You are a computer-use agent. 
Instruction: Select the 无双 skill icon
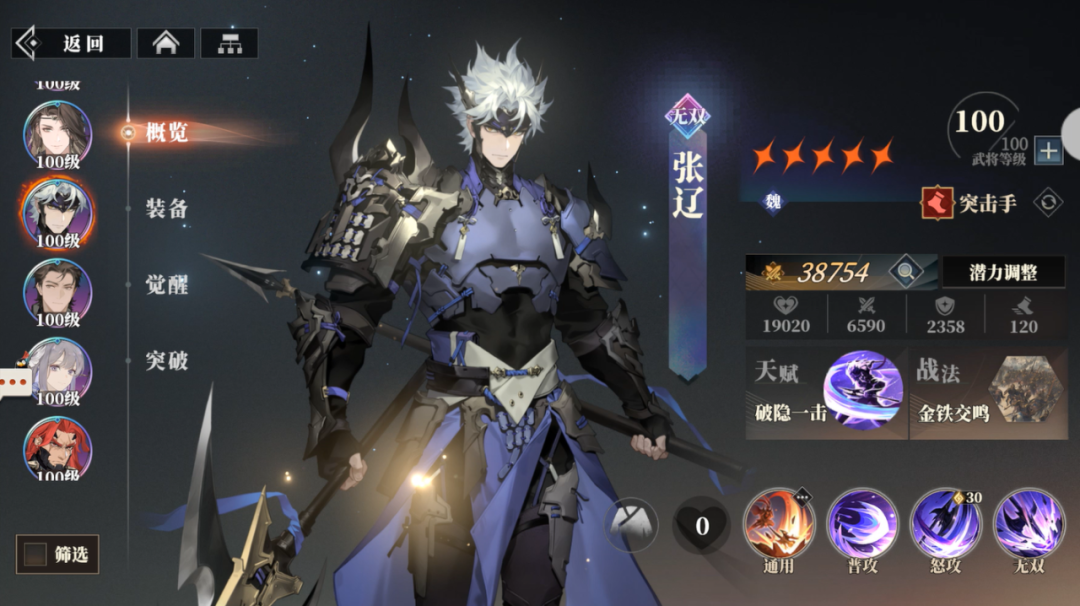tap(1028, 527)
